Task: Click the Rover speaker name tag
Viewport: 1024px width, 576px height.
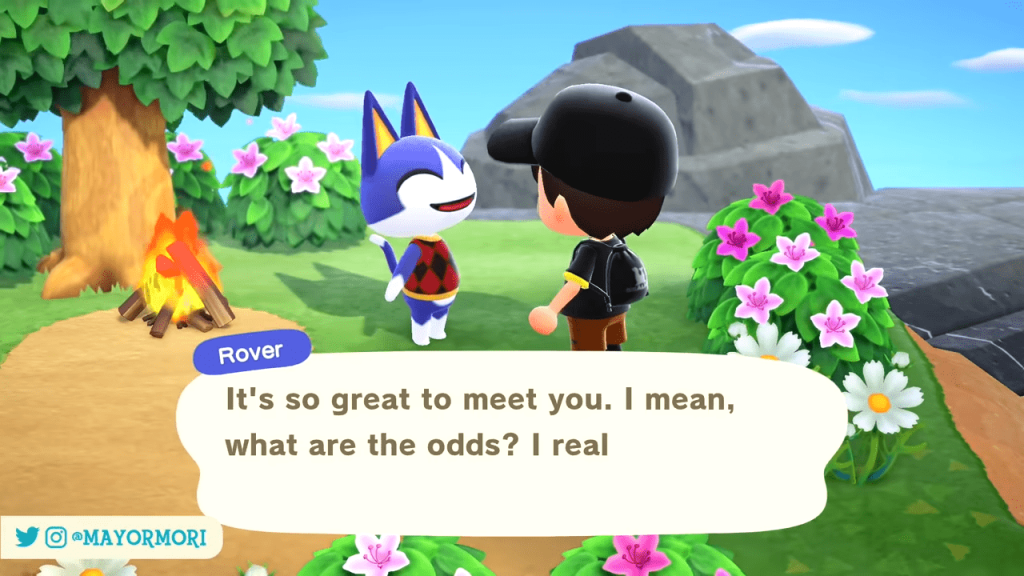Action: coord(252,352)
